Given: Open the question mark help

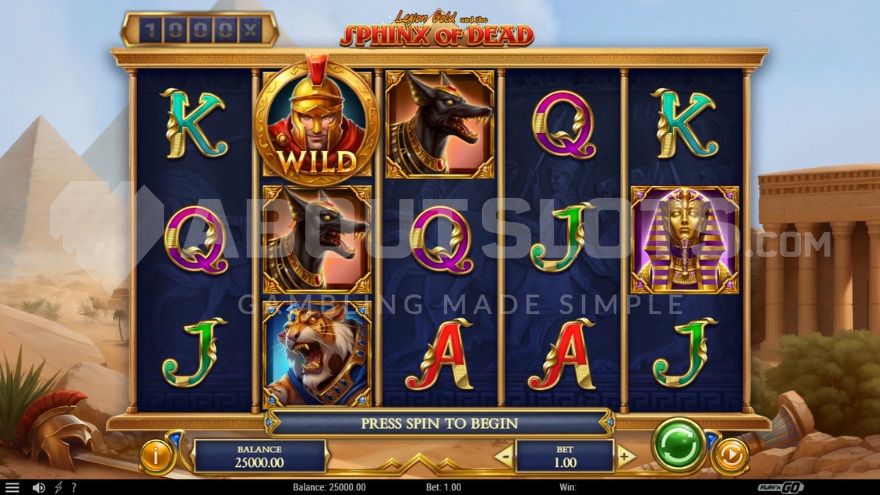Looking at the screenshot, I should pyautogui.click(x=72, y=487).
